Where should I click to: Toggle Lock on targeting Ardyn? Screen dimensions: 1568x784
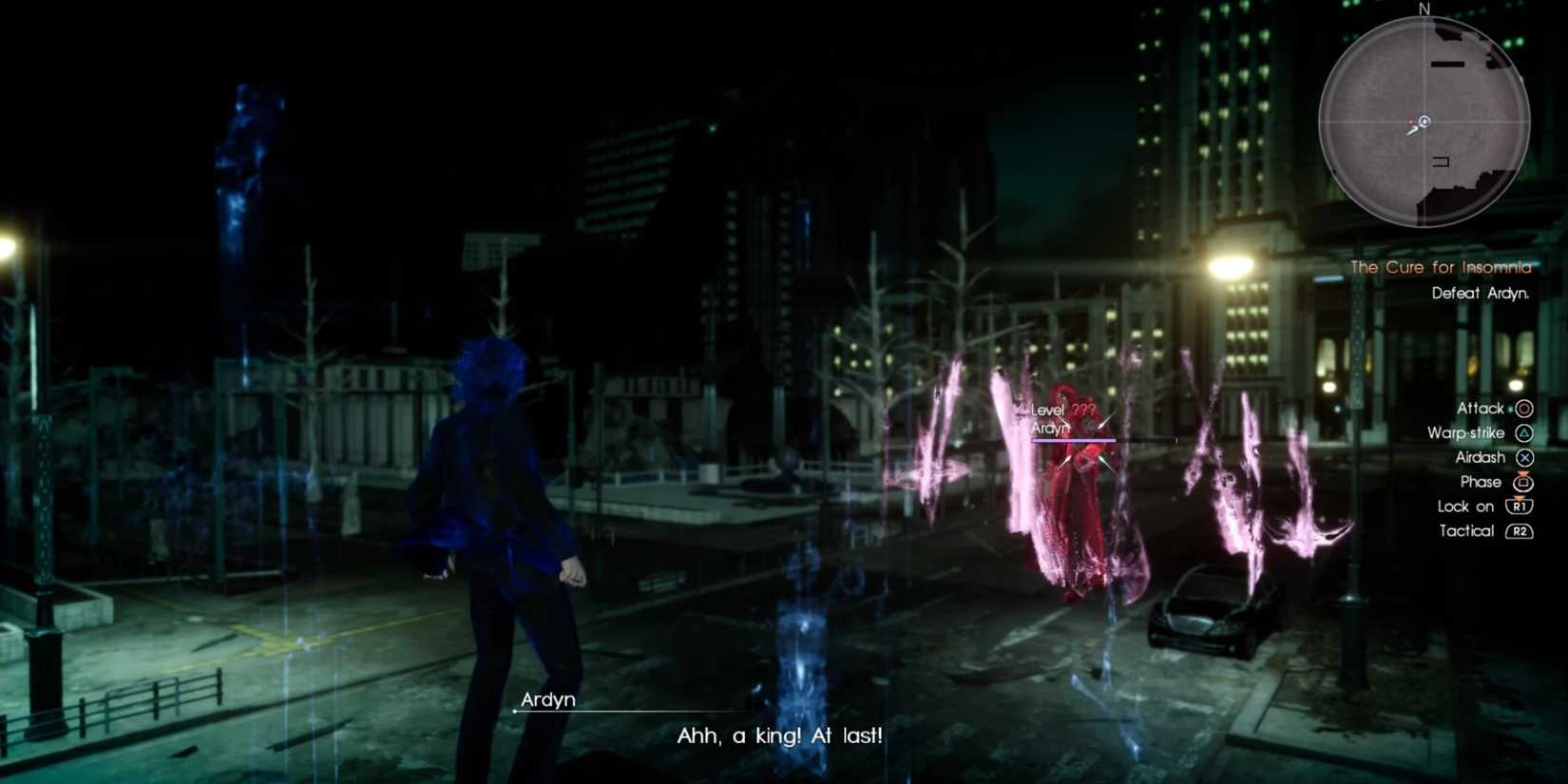pyautogui.click(x=1465, y=507)
